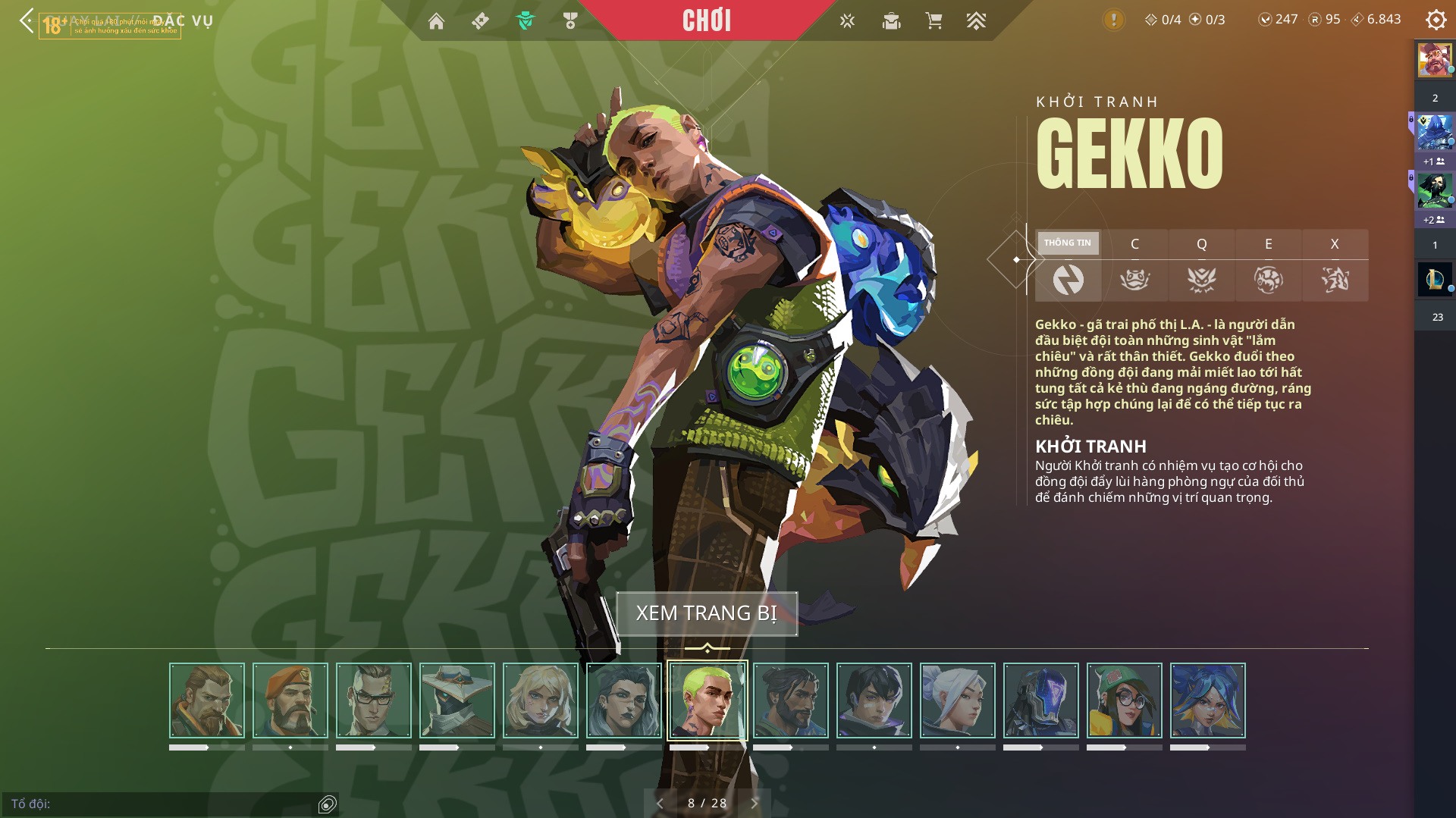
Task: Select the E ability tab
Action: 1268,265
